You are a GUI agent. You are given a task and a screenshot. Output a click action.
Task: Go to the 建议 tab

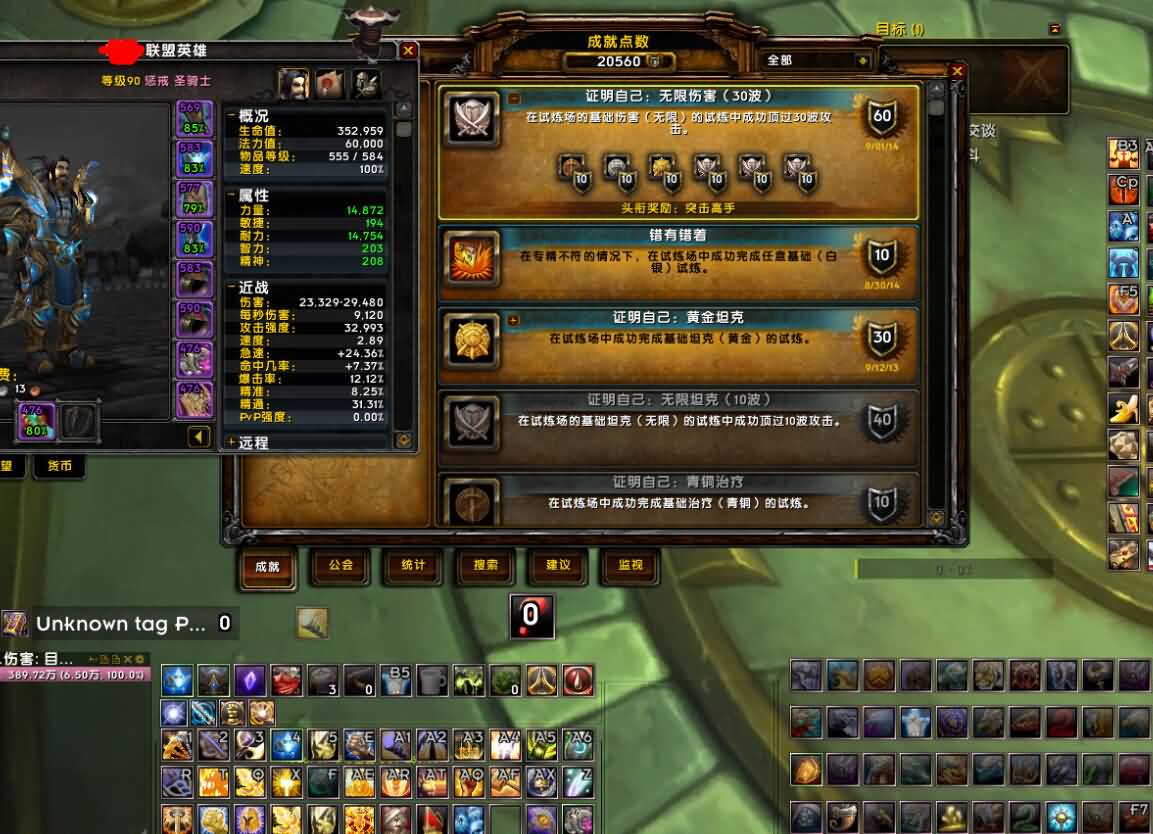click(558, 565)
